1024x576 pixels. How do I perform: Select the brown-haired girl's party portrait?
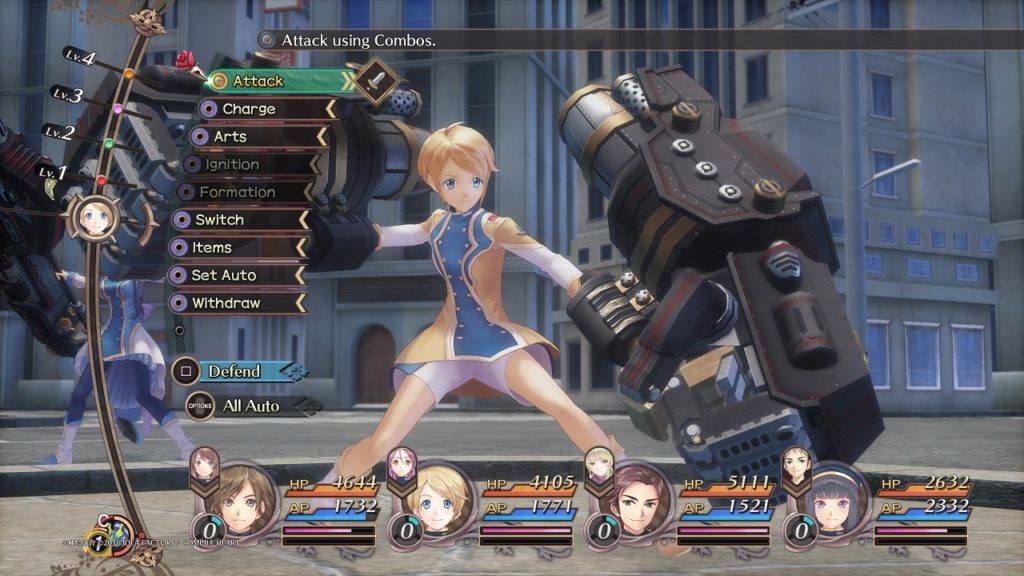(x=240, y=500)
